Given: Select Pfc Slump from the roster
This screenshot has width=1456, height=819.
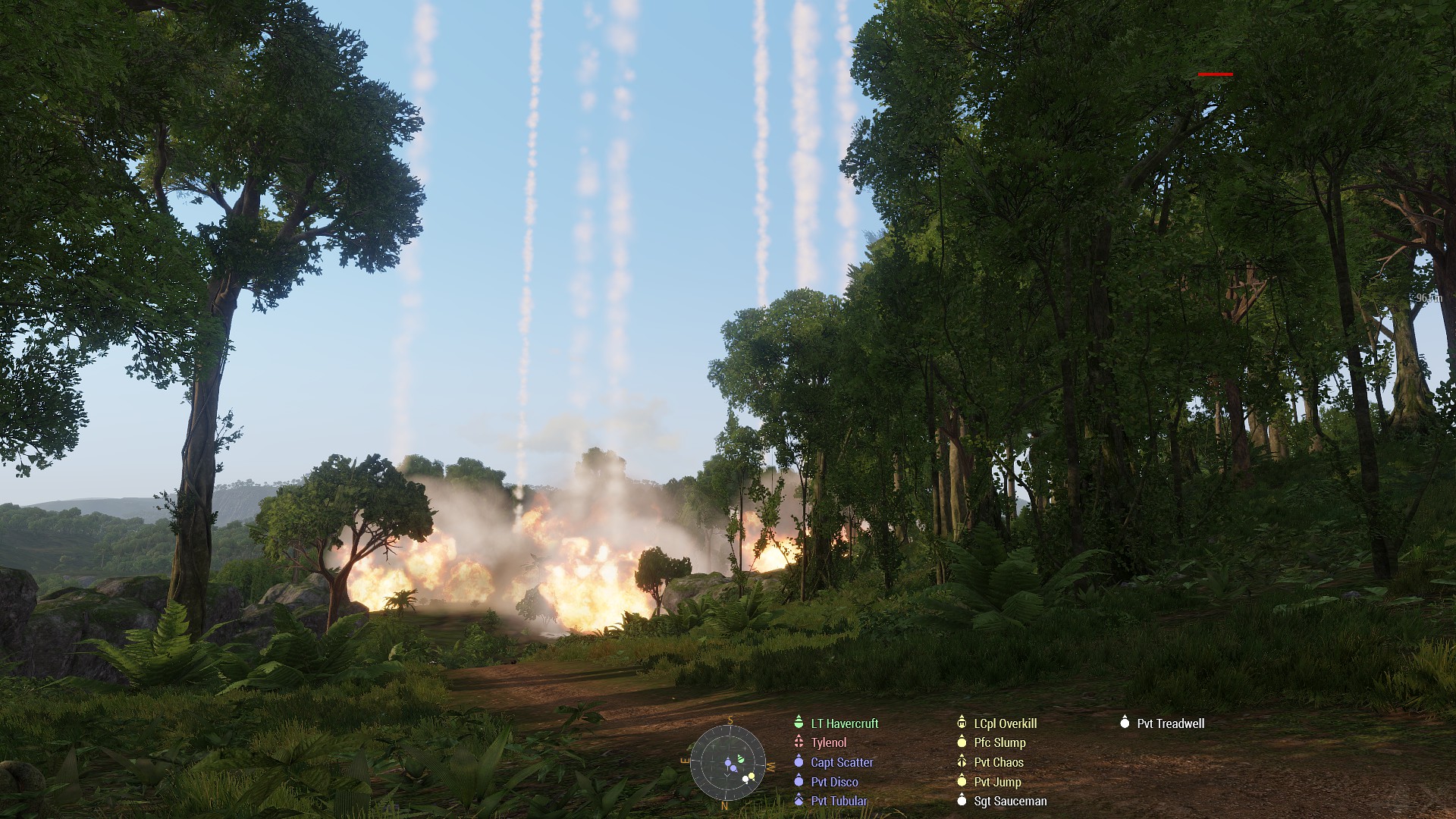Looking at the screenshot, I should click(999, 743).
